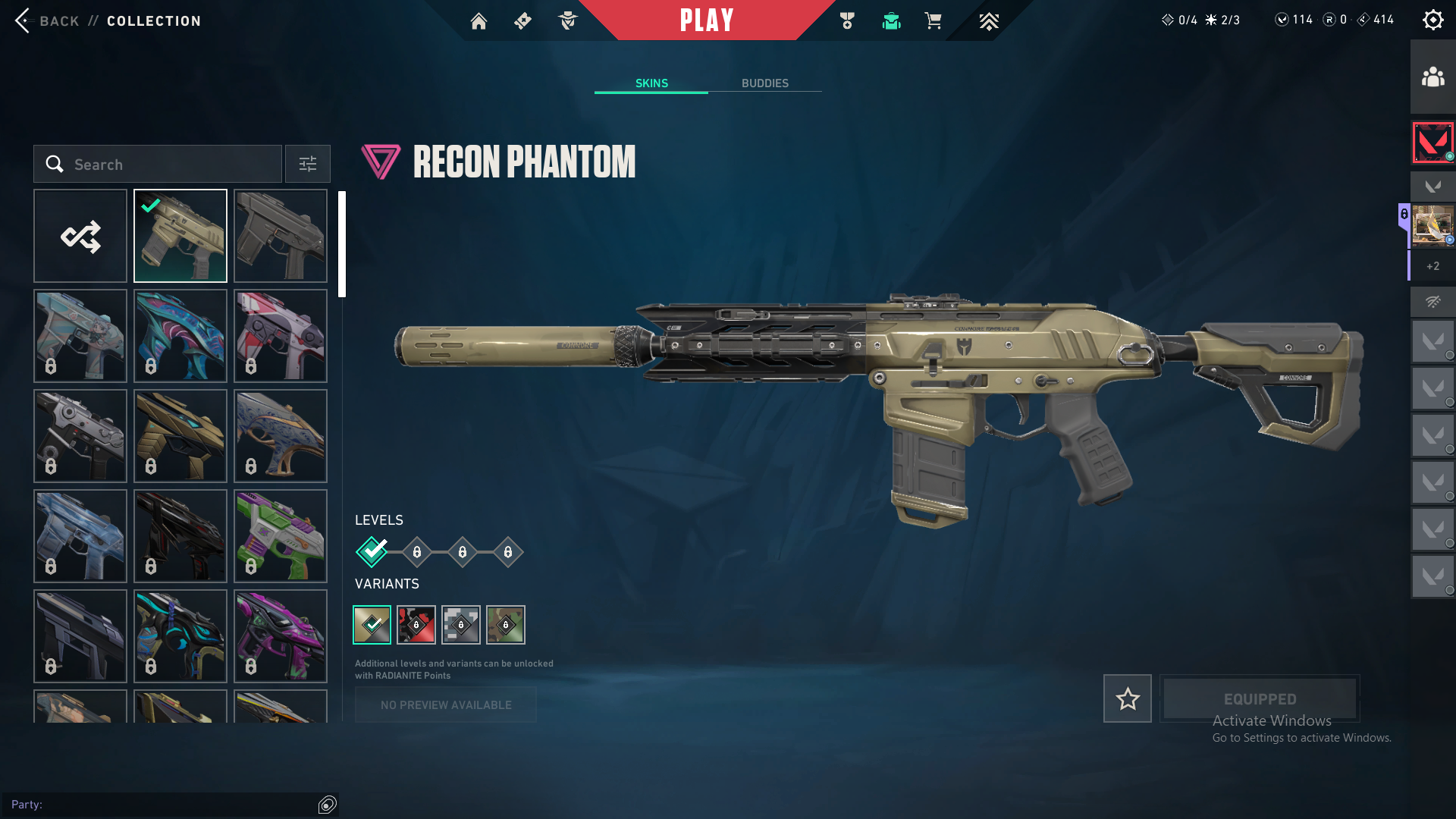Open the store cart icon

(933, 21)
